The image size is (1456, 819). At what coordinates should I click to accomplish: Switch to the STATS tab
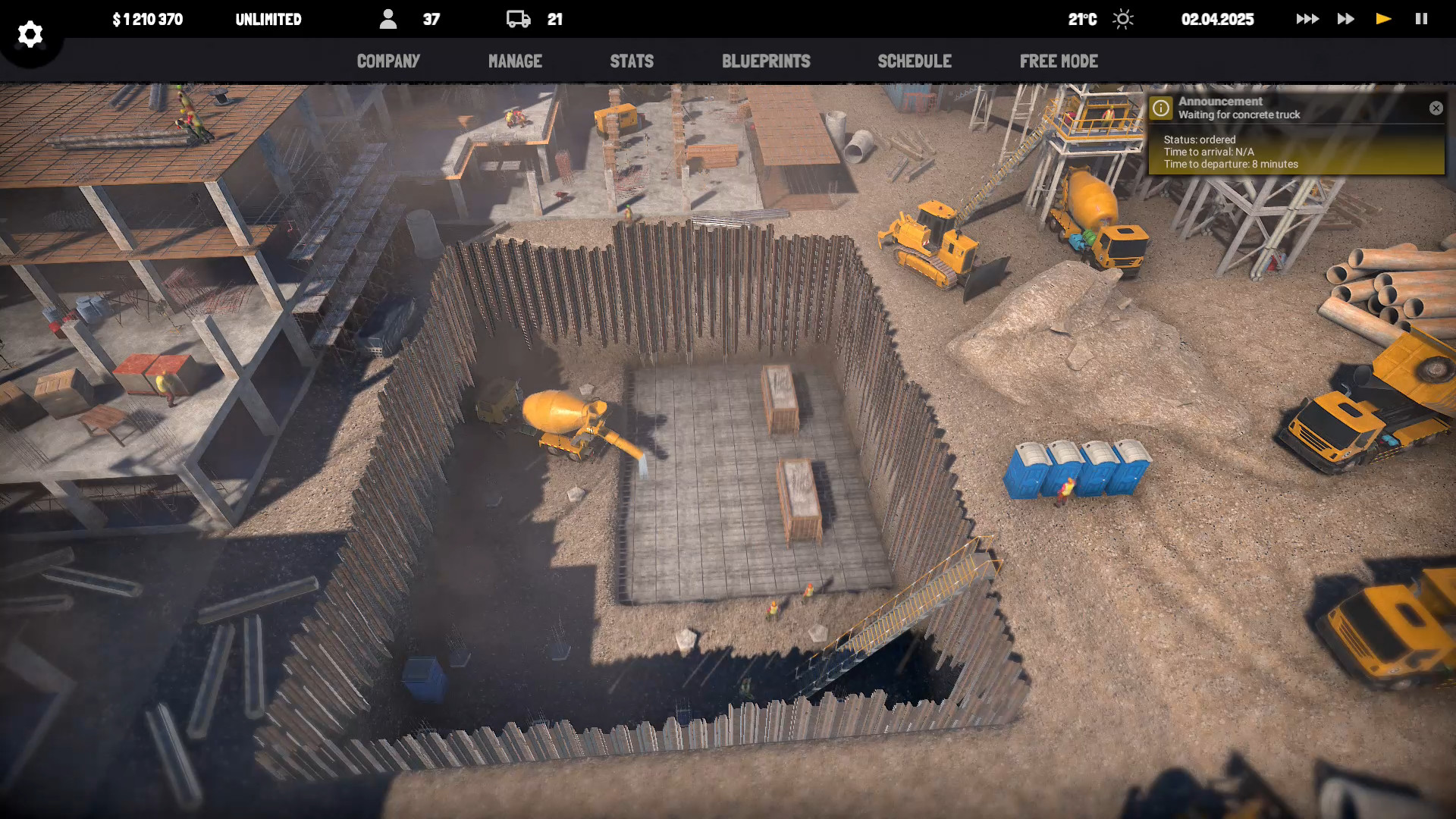click(x=632, y=61)
